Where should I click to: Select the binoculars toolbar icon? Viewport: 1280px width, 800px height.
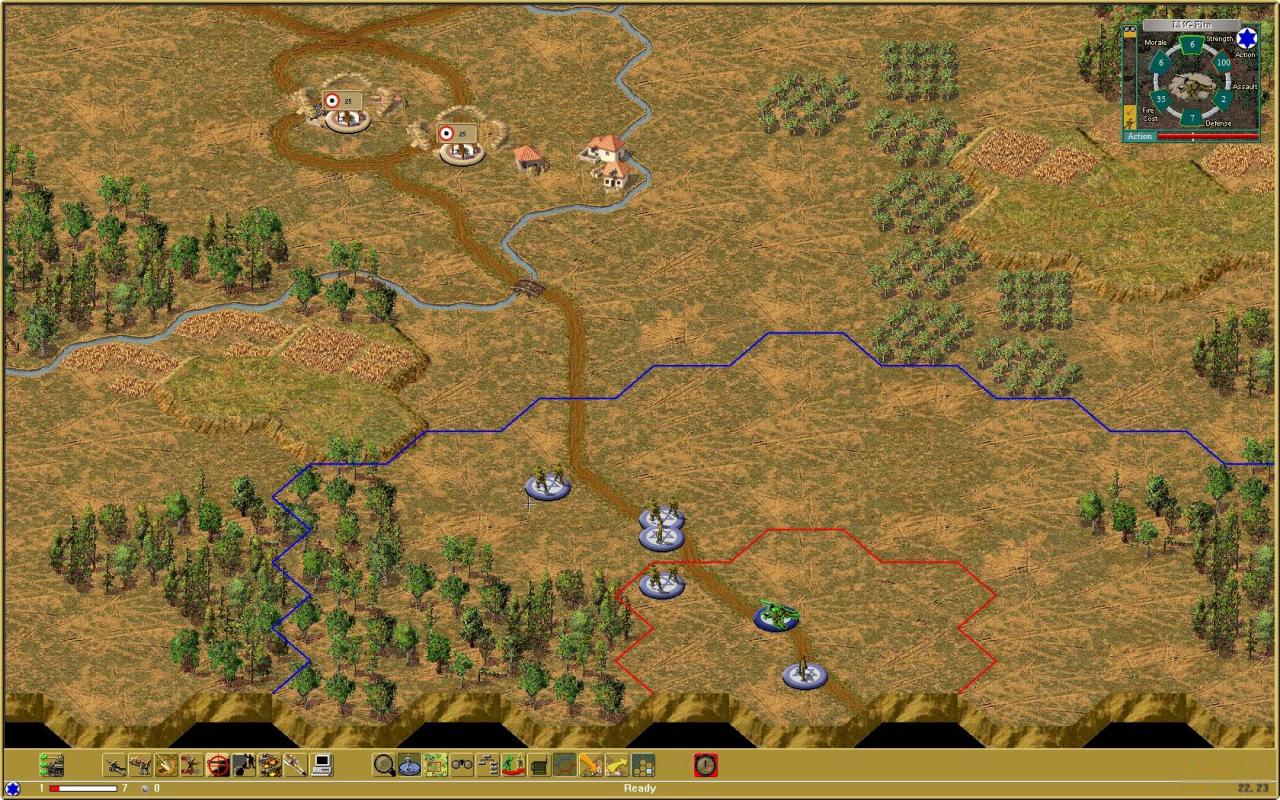click(x=462, y=765)
